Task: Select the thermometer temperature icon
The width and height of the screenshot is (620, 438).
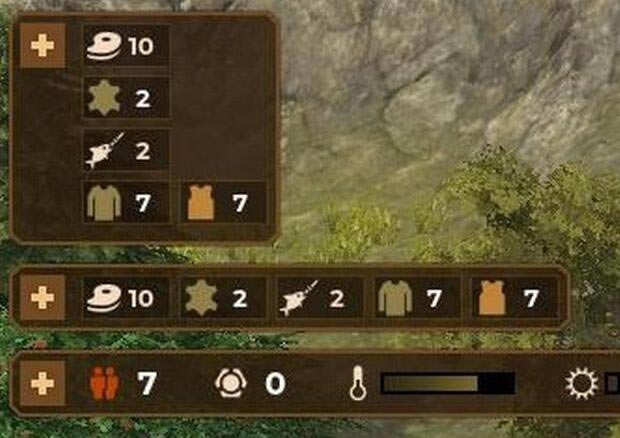Action: pyautogui.click(x=359, y=384)
